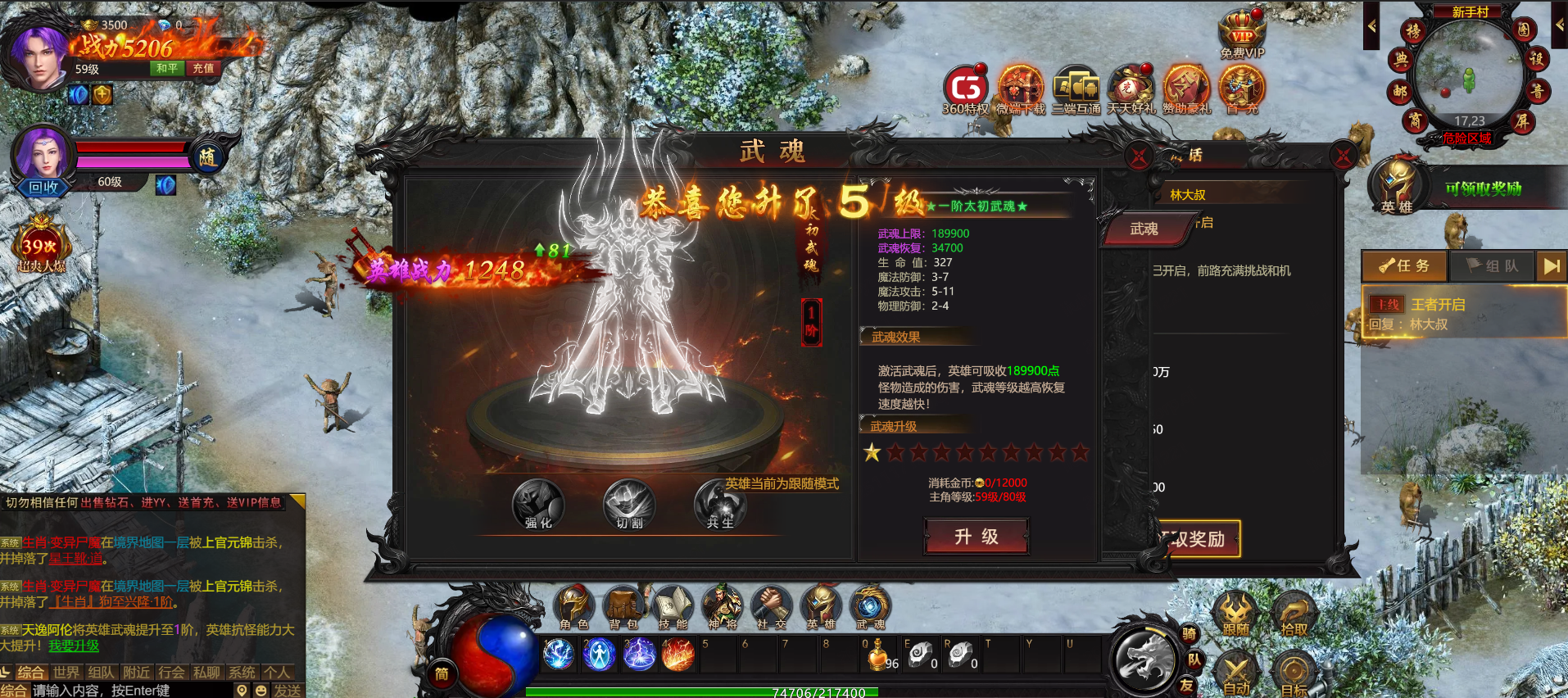Click the 充值 recharge button

click(x=203, y=69)
